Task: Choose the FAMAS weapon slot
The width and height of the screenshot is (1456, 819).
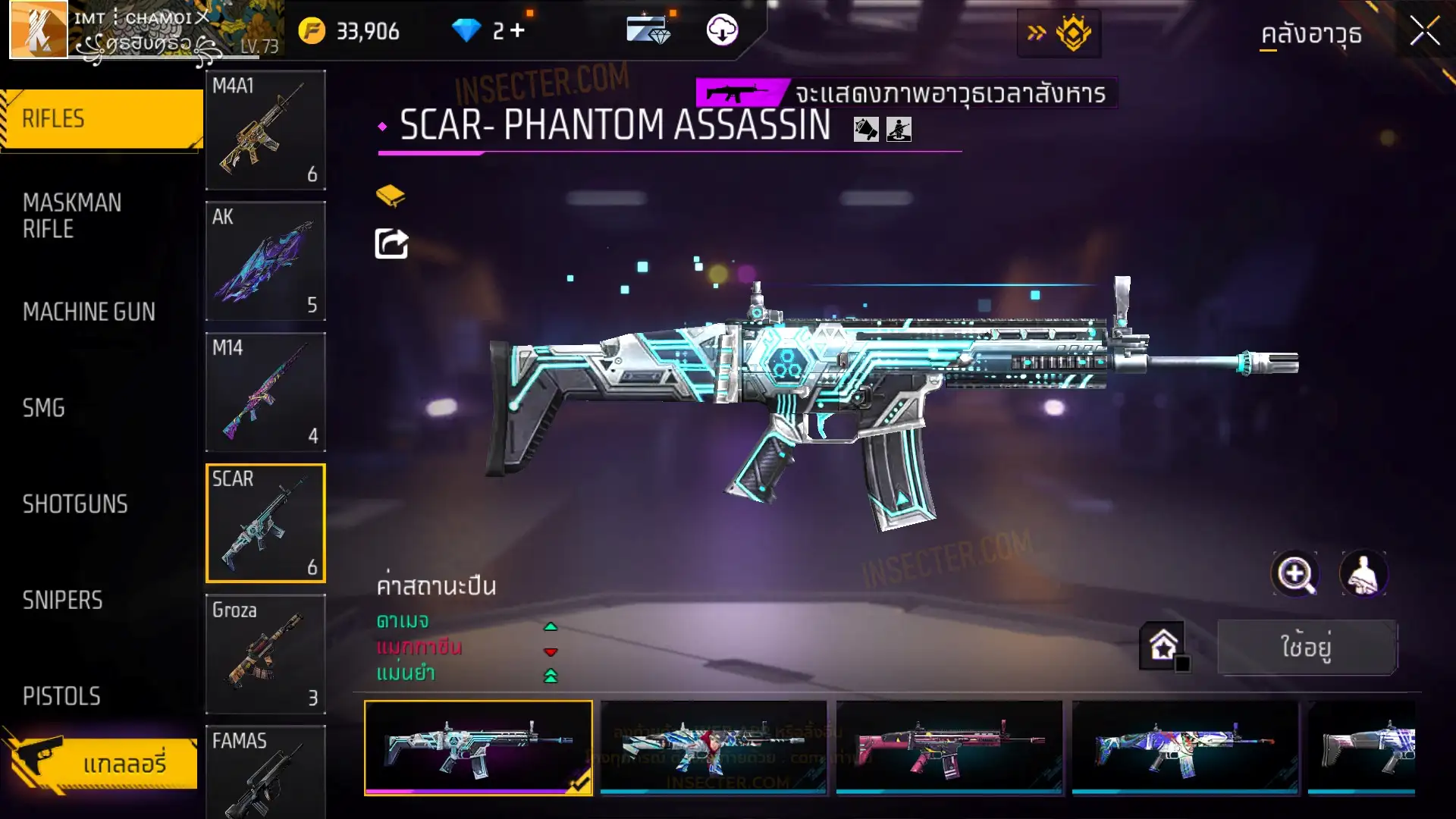Action: [265, 772]
